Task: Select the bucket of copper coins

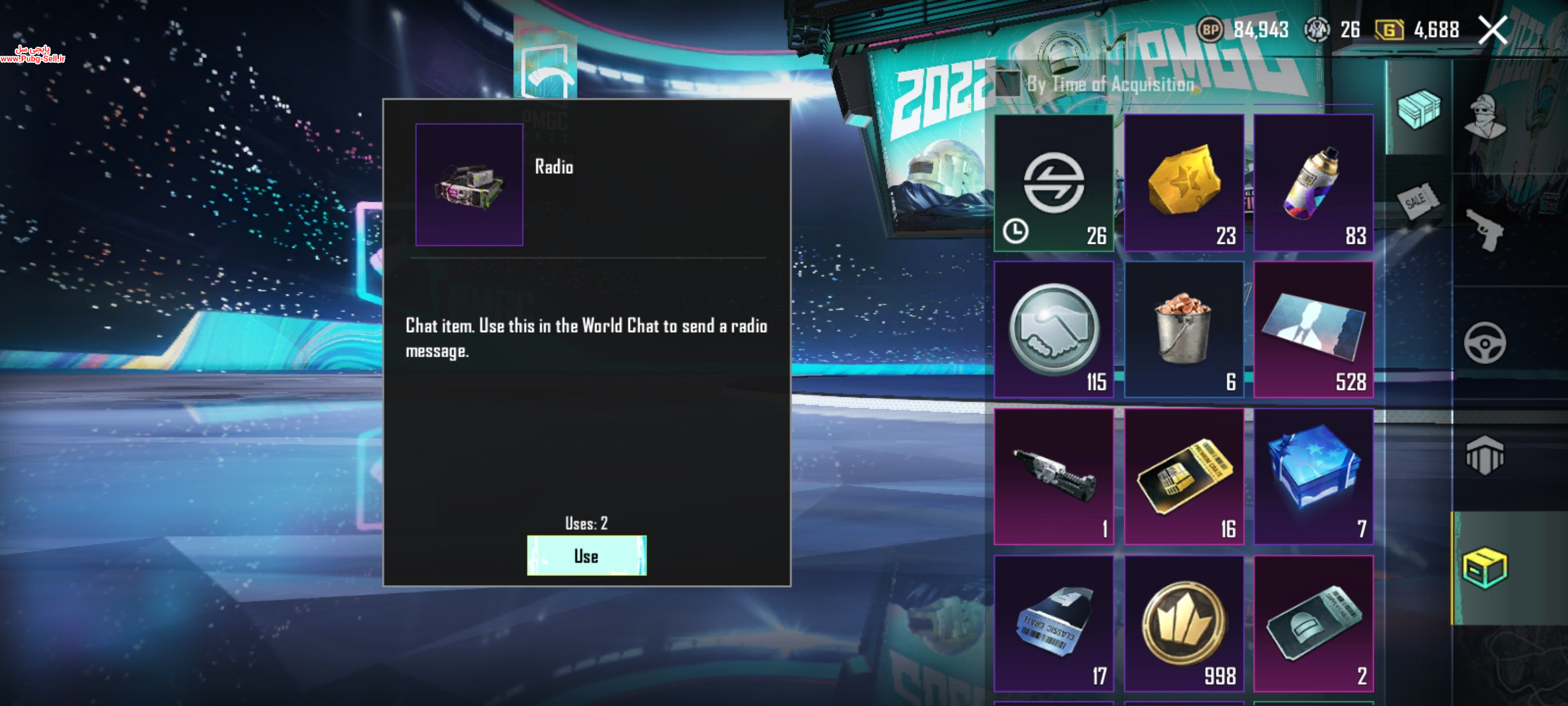Action: pyautogui.click(x=1183, y=329)
